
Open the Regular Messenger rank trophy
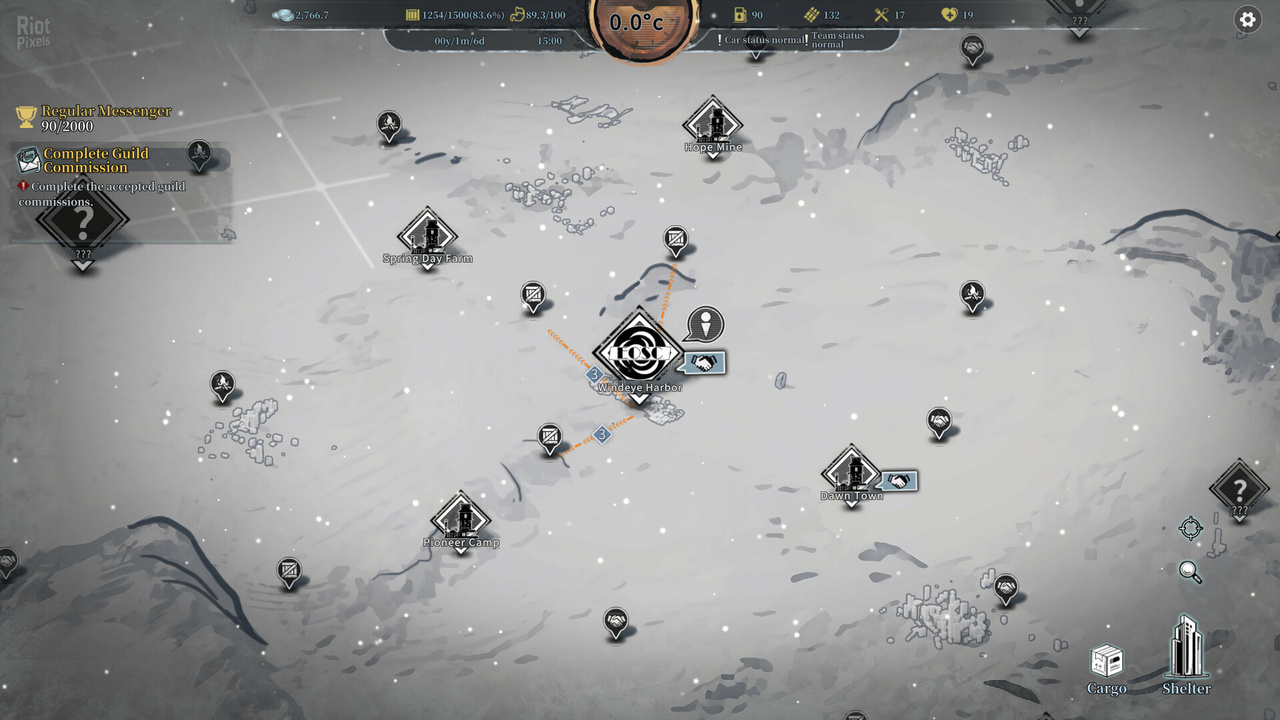(x=27, y=117)
